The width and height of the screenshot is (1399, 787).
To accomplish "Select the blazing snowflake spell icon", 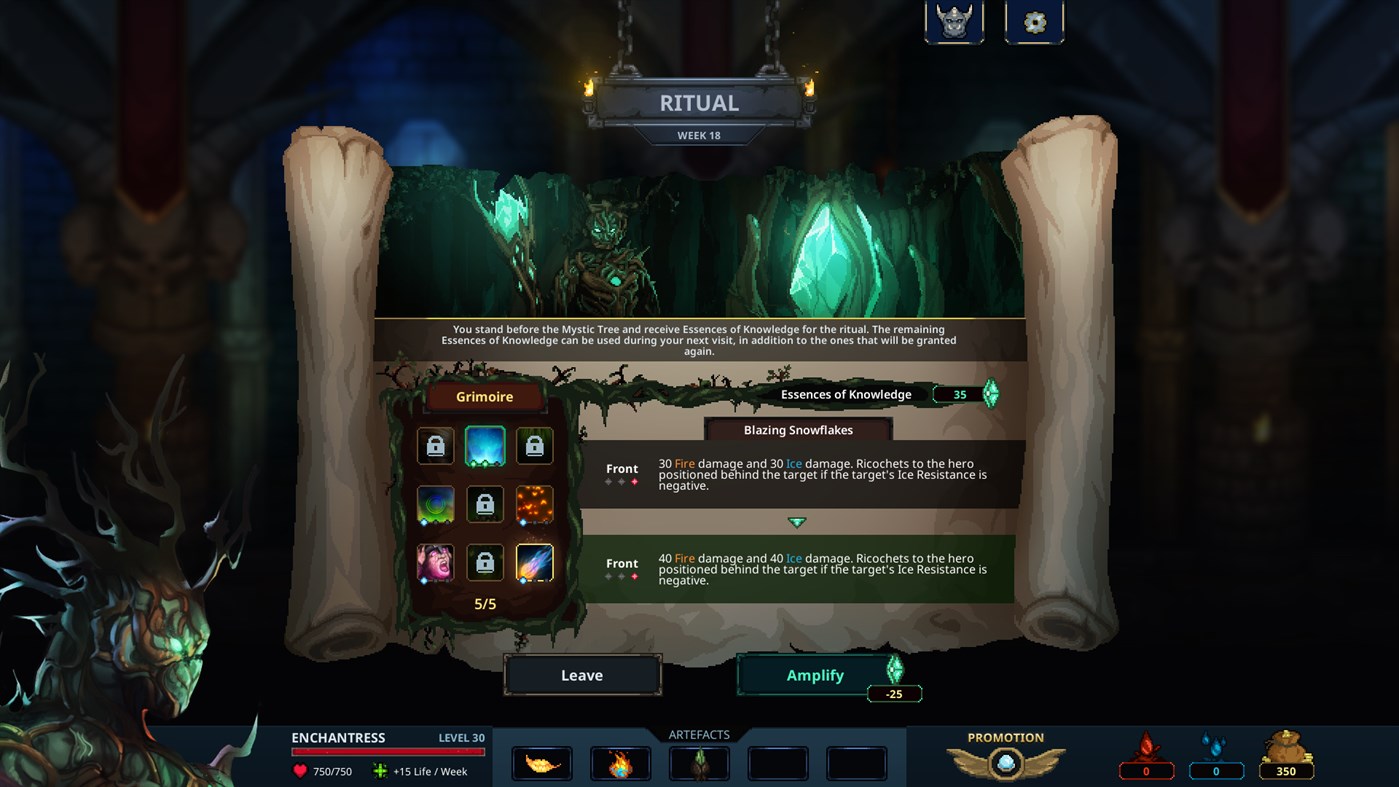I will pyautogui.click(x=534, y=563).
